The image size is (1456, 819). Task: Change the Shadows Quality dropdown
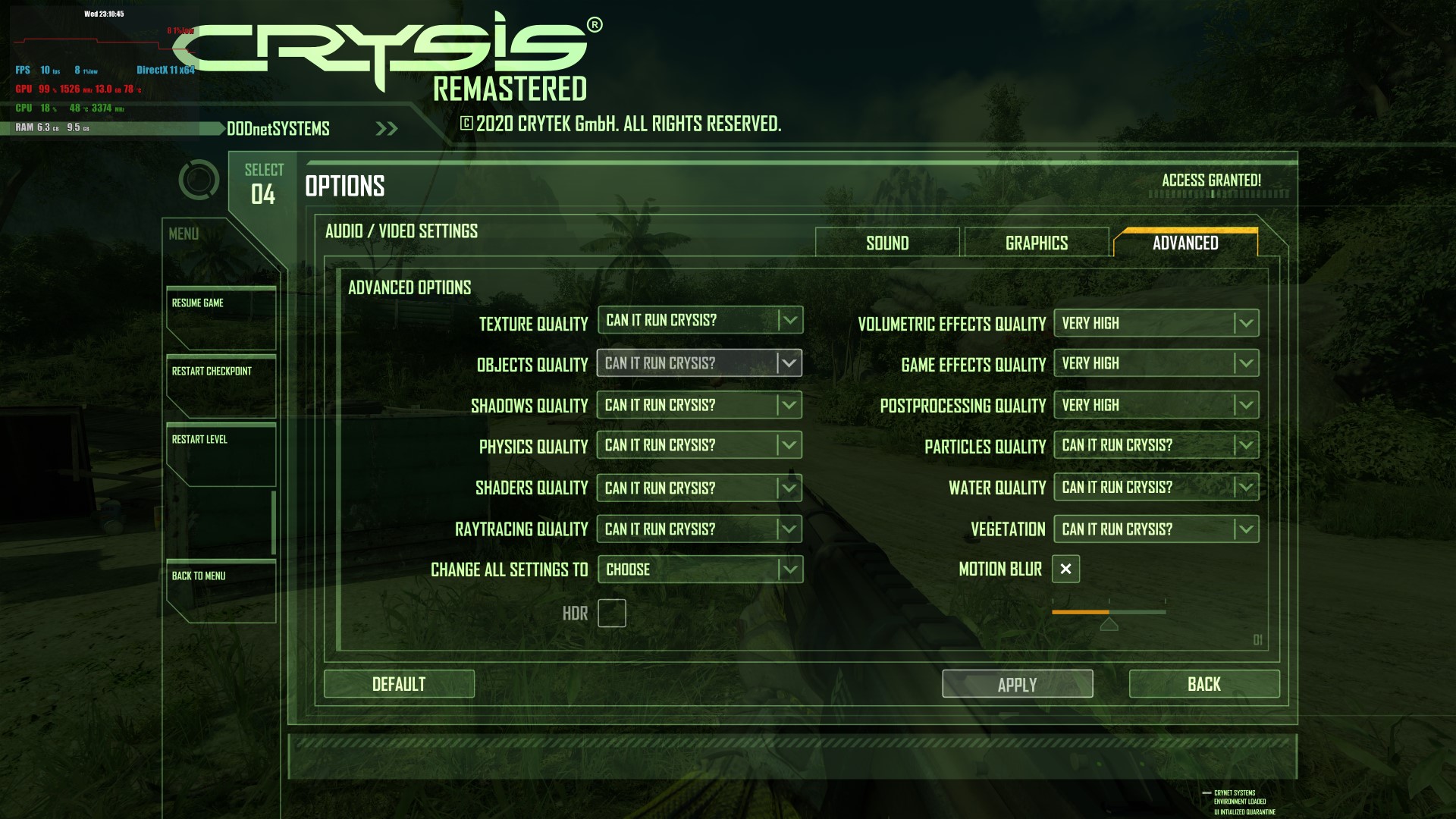coord(700,405)
